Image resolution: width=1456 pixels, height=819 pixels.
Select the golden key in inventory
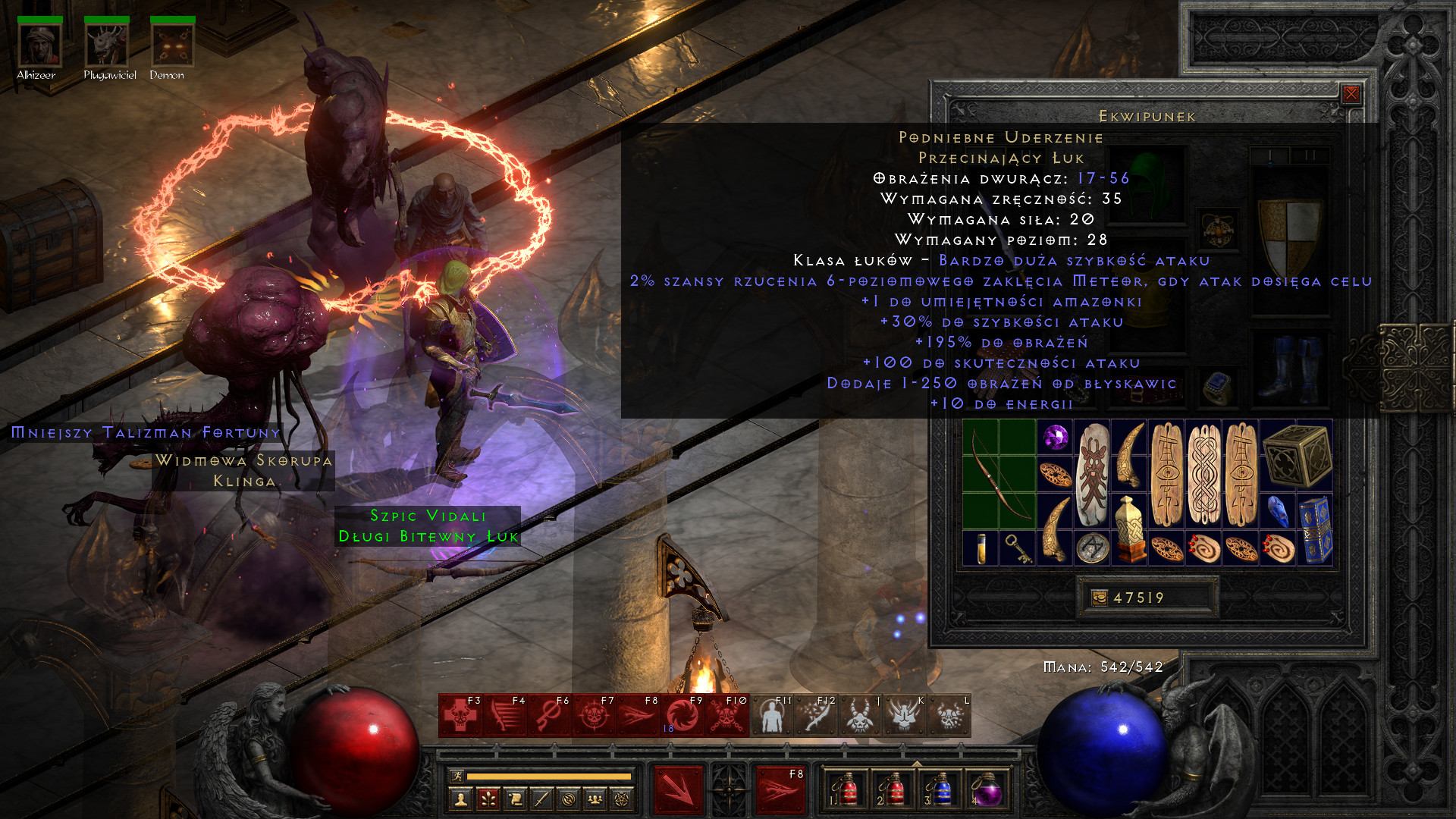tap(1017, 548)
